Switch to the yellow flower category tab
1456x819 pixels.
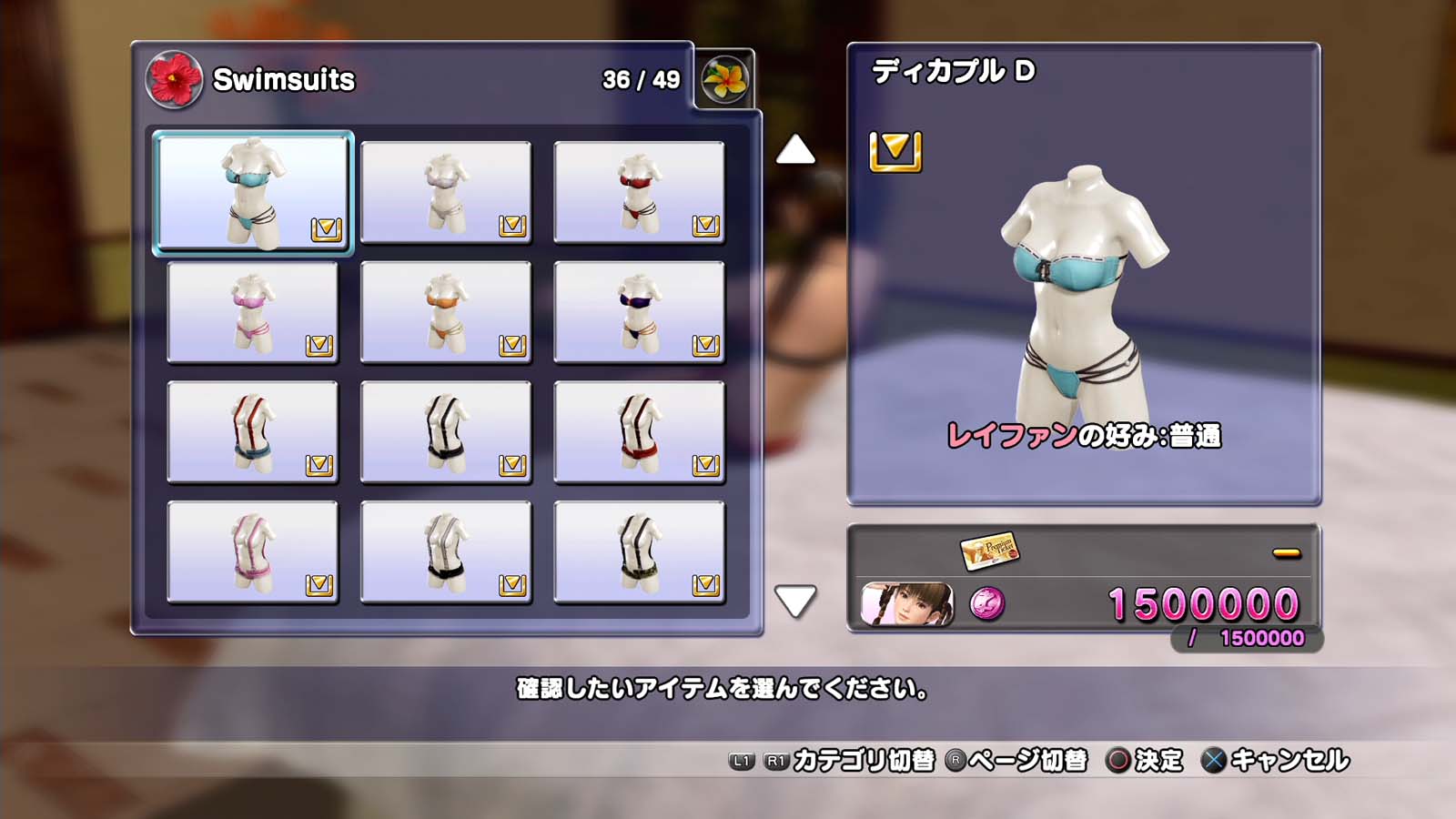click(725, 79)
